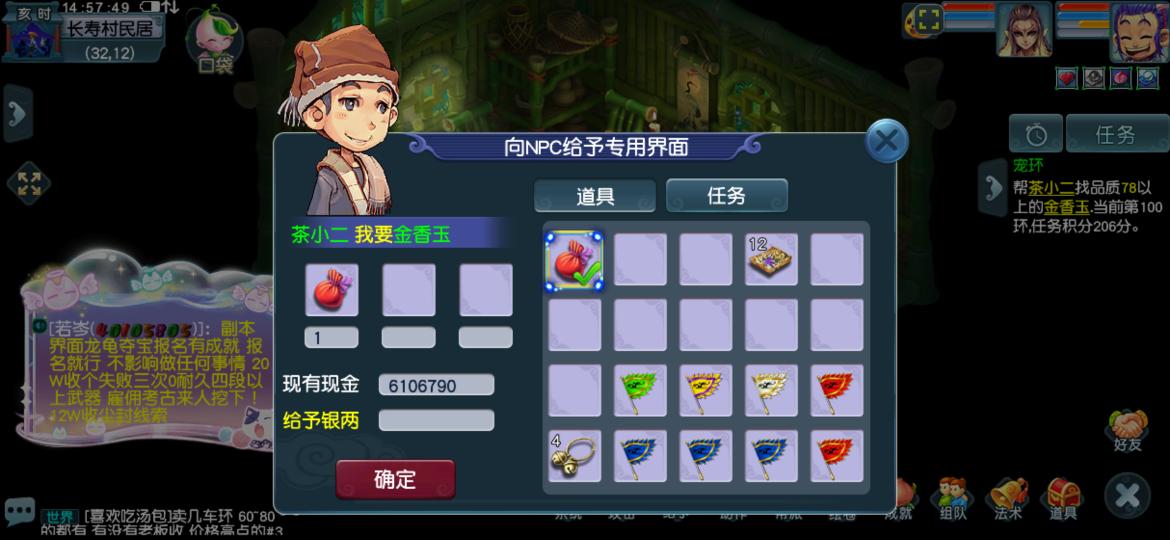
Task: Close the NPC give window
Action: tap(886, 141)
